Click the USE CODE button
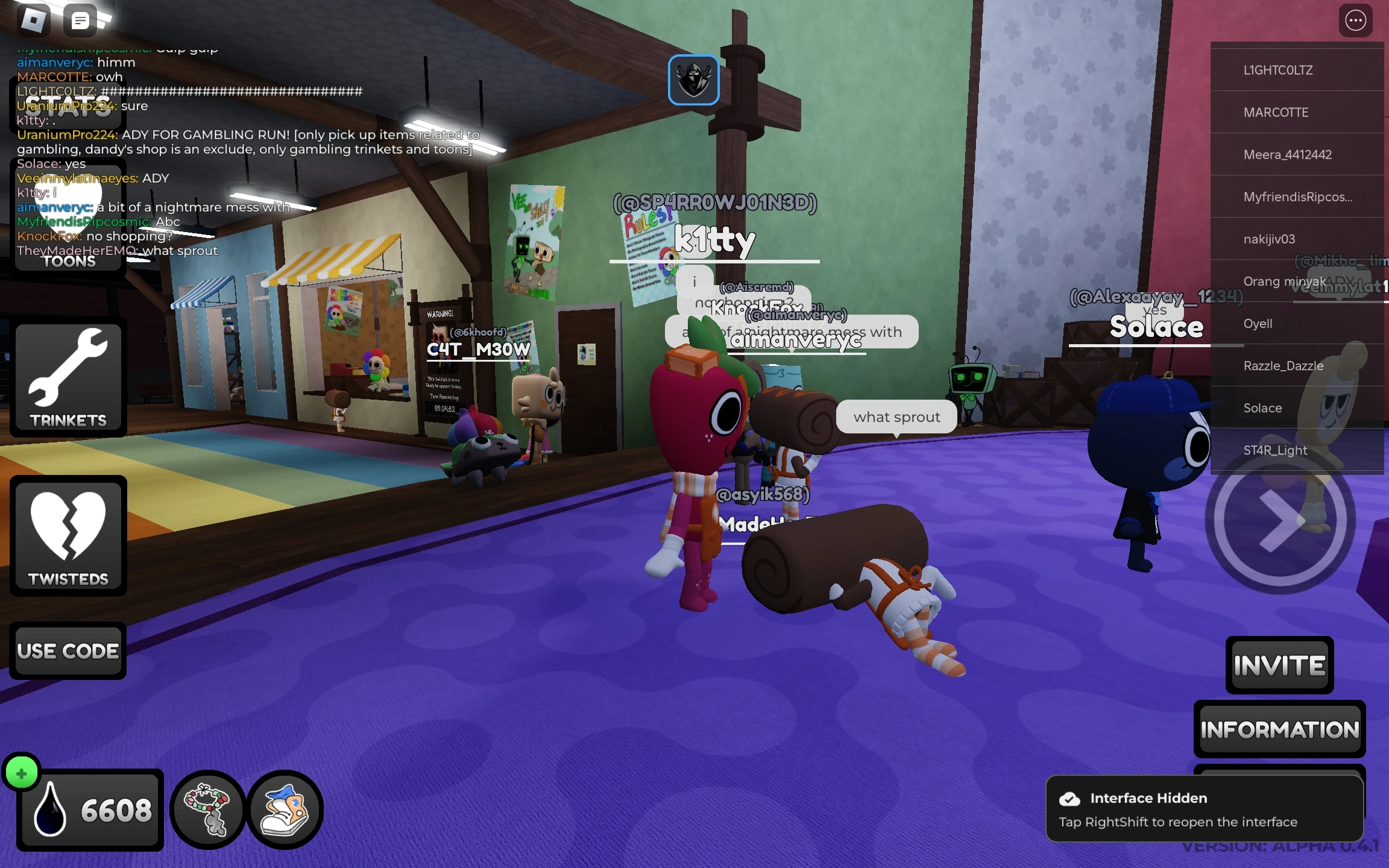 click(x=68, y=650)
